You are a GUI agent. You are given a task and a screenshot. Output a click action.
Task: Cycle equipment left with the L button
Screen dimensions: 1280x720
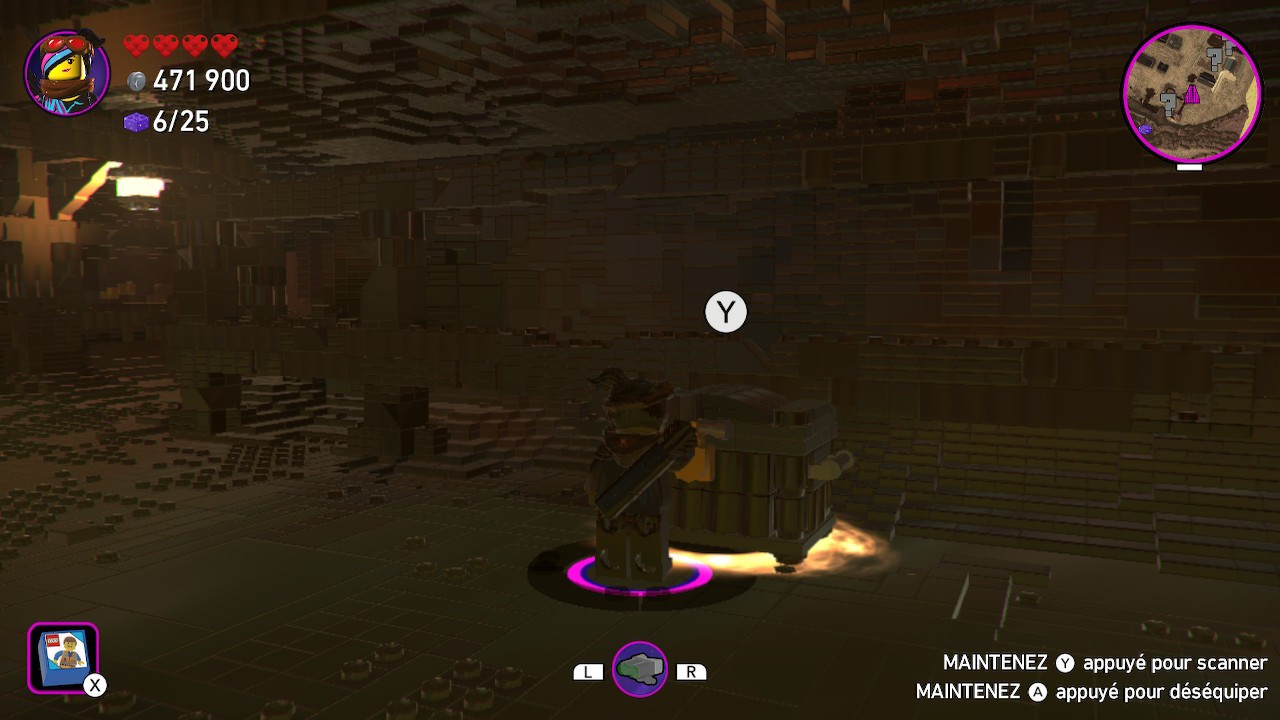pyautogui.click(x=588, y=671)
